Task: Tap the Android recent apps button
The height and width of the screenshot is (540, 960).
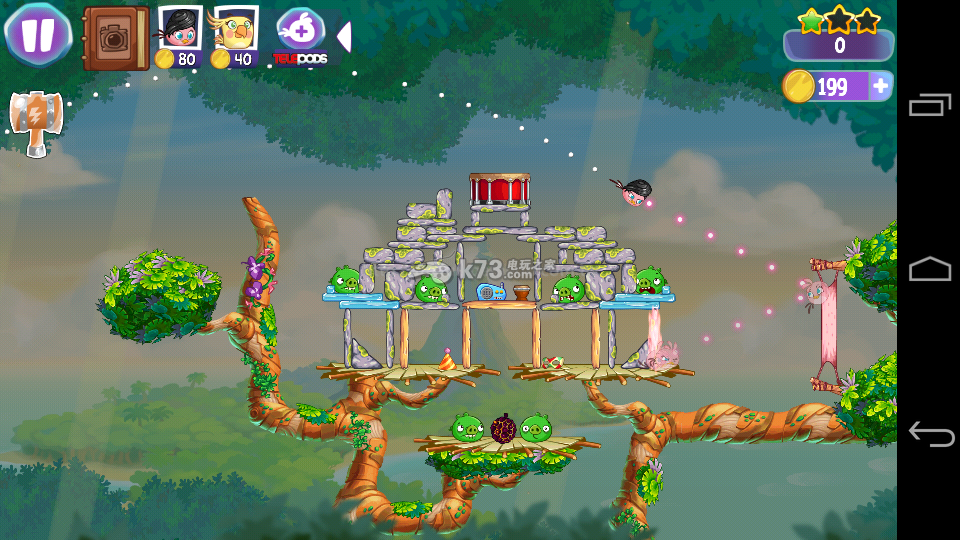Action: tap(929, 105)
